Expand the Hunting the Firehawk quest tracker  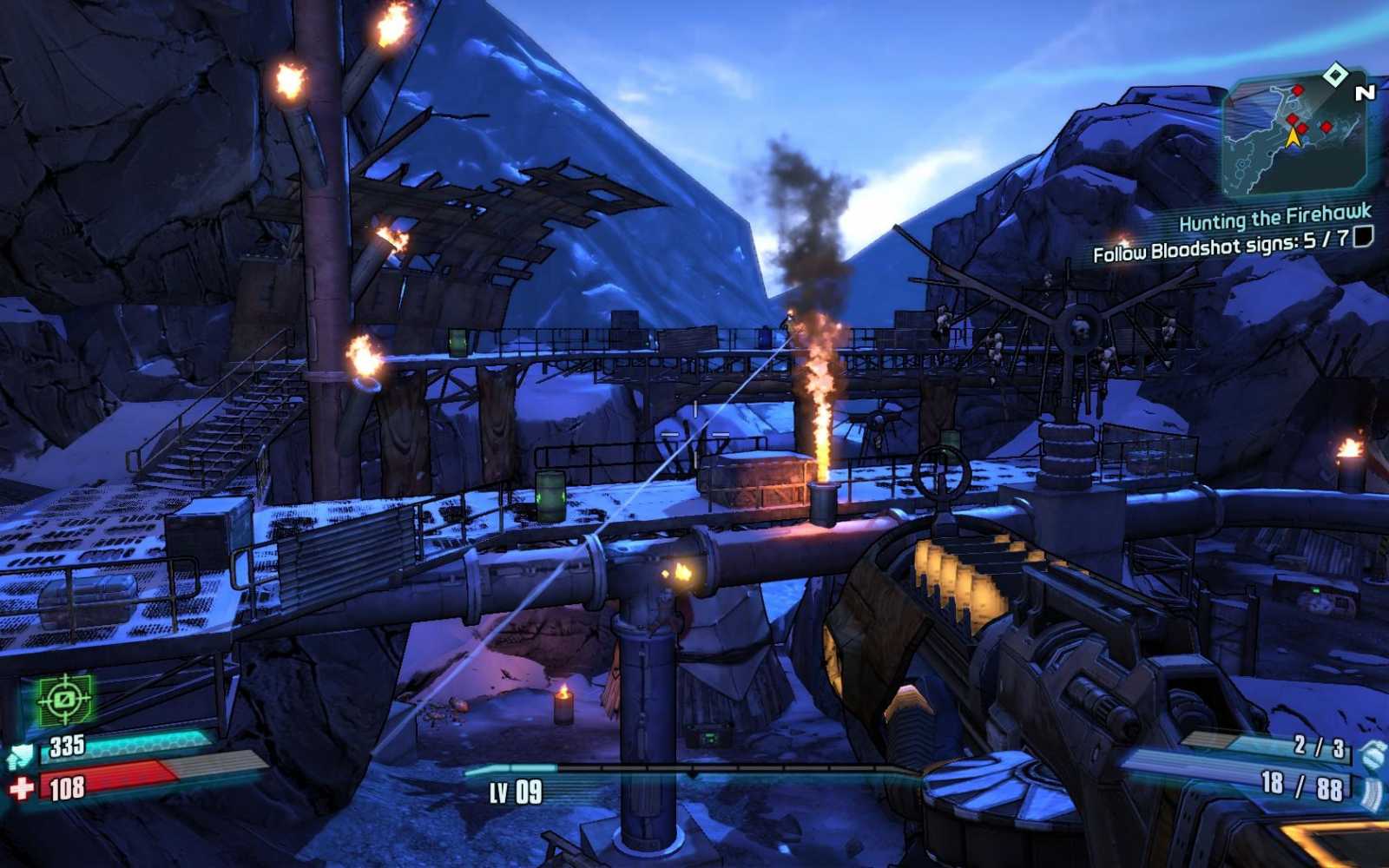pos(1274,218)
